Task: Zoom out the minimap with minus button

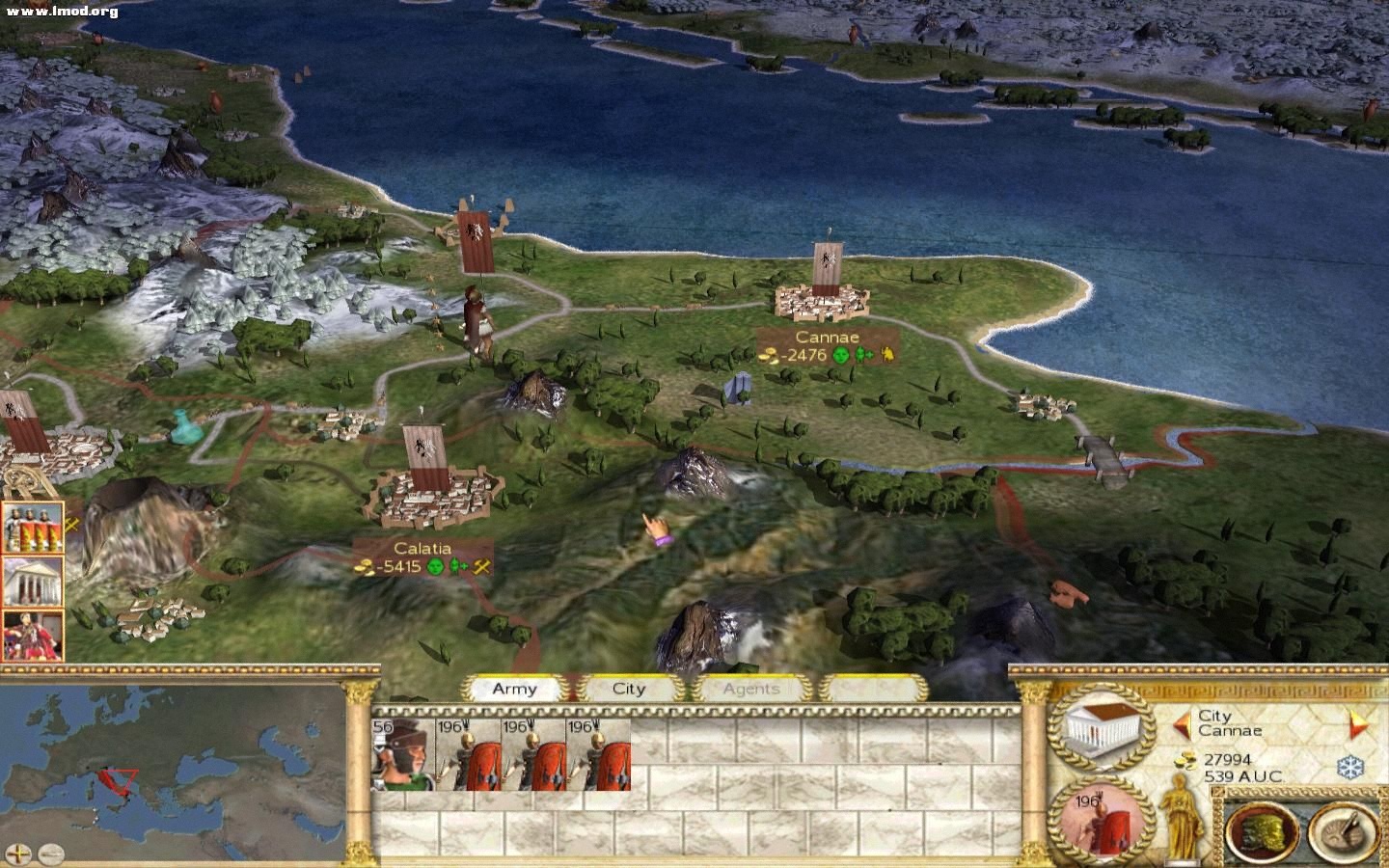Action: 50,853
